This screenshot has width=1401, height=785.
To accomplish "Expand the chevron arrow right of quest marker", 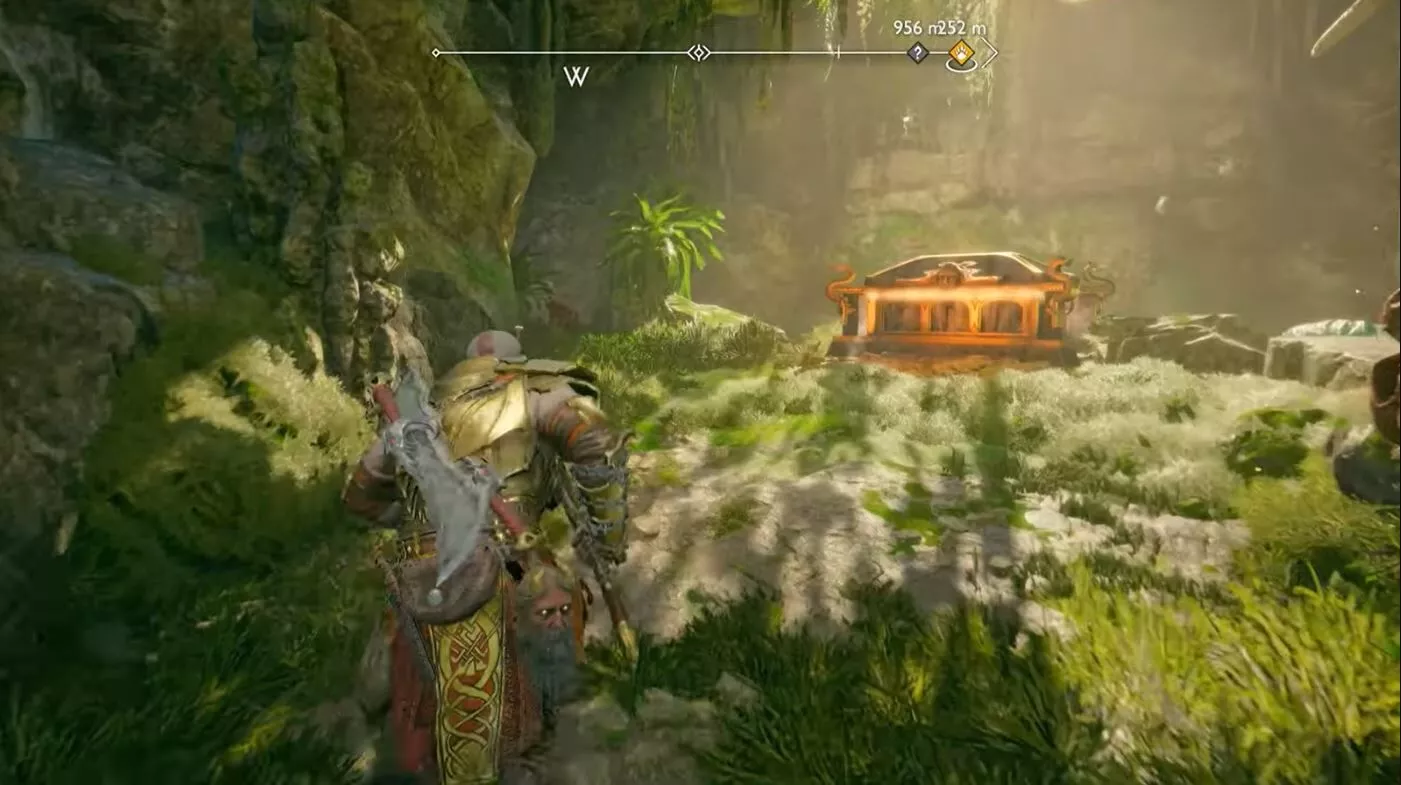I will tap(989, 52).
